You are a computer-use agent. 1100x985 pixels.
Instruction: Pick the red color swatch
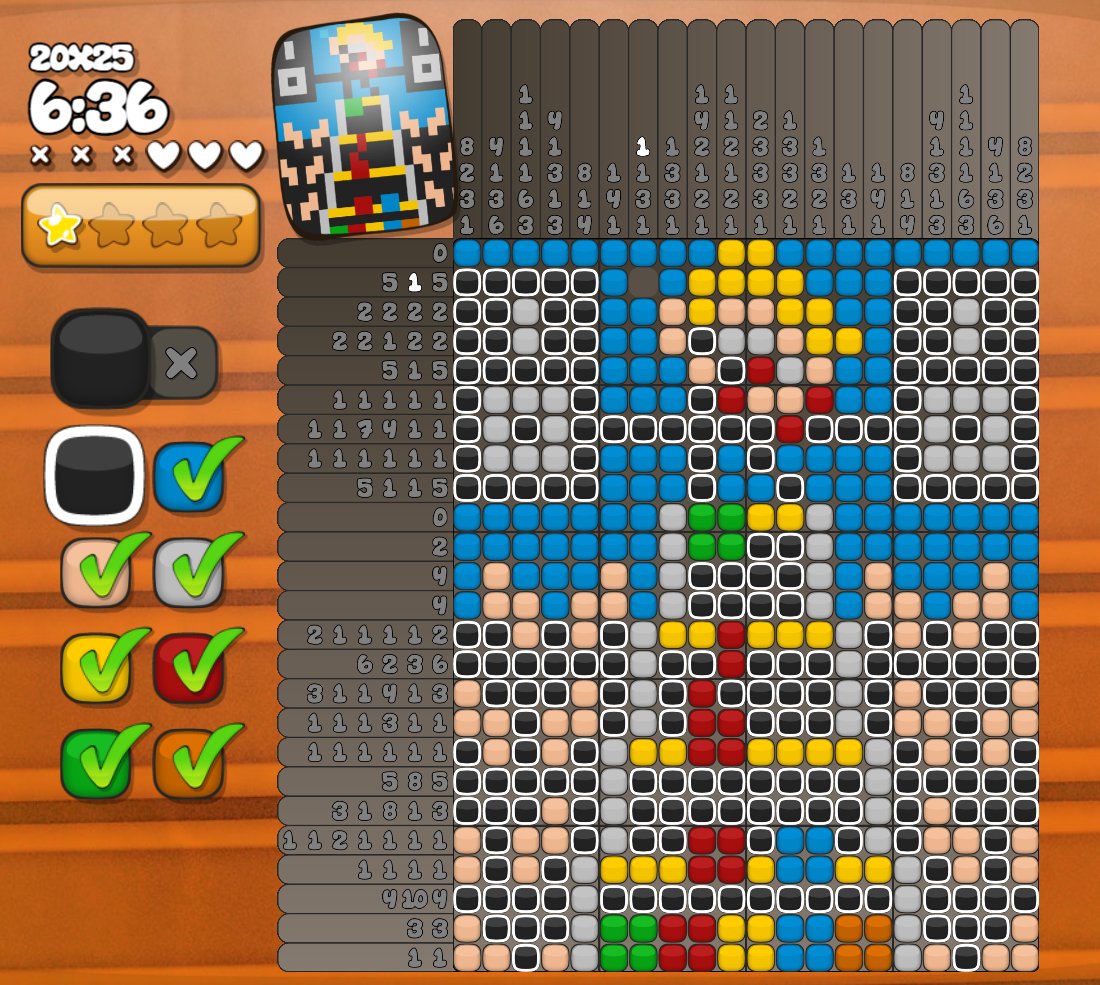188,667
